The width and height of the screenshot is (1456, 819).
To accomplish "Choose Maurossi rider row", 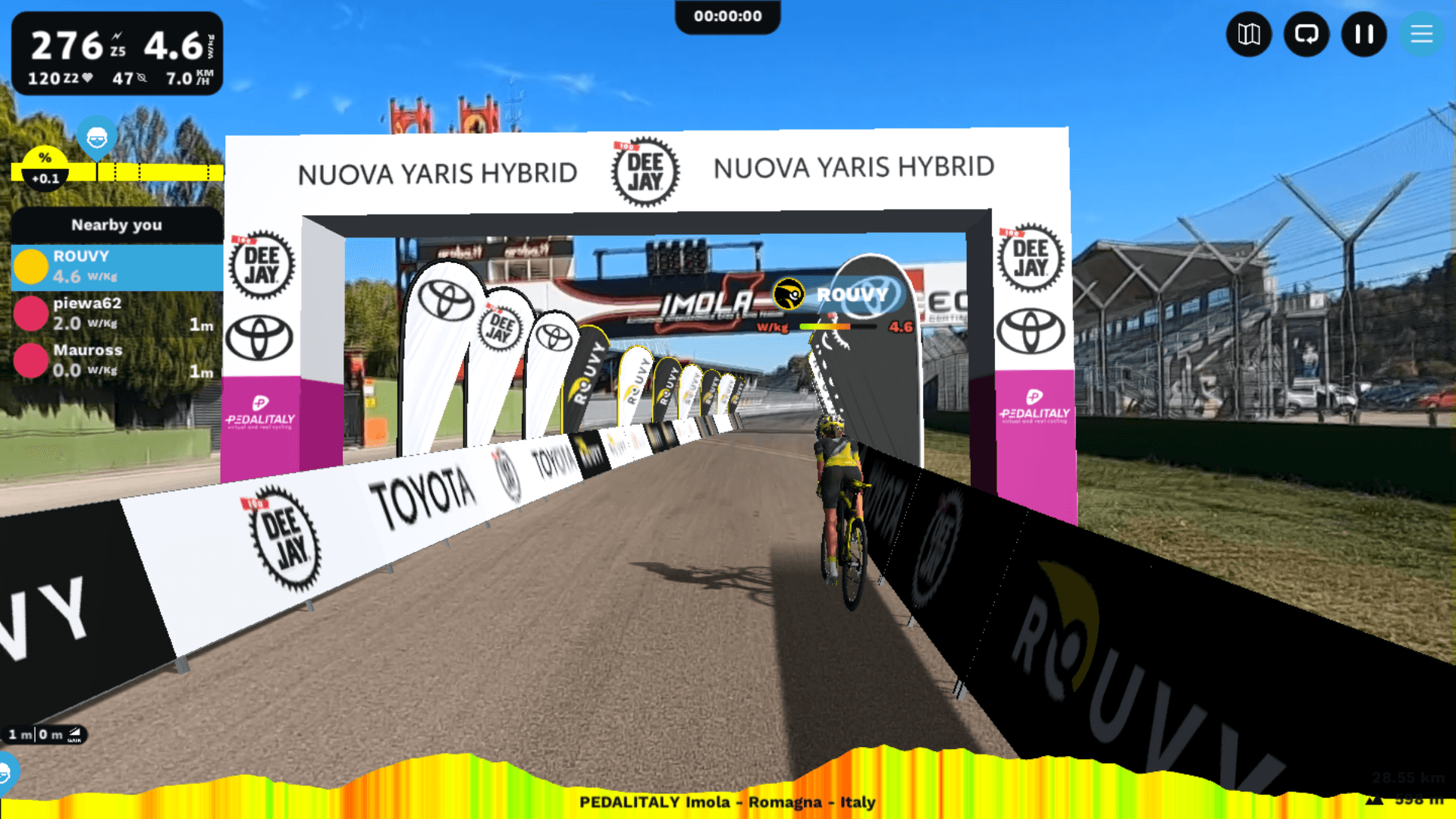I will (x=117, y=360).
